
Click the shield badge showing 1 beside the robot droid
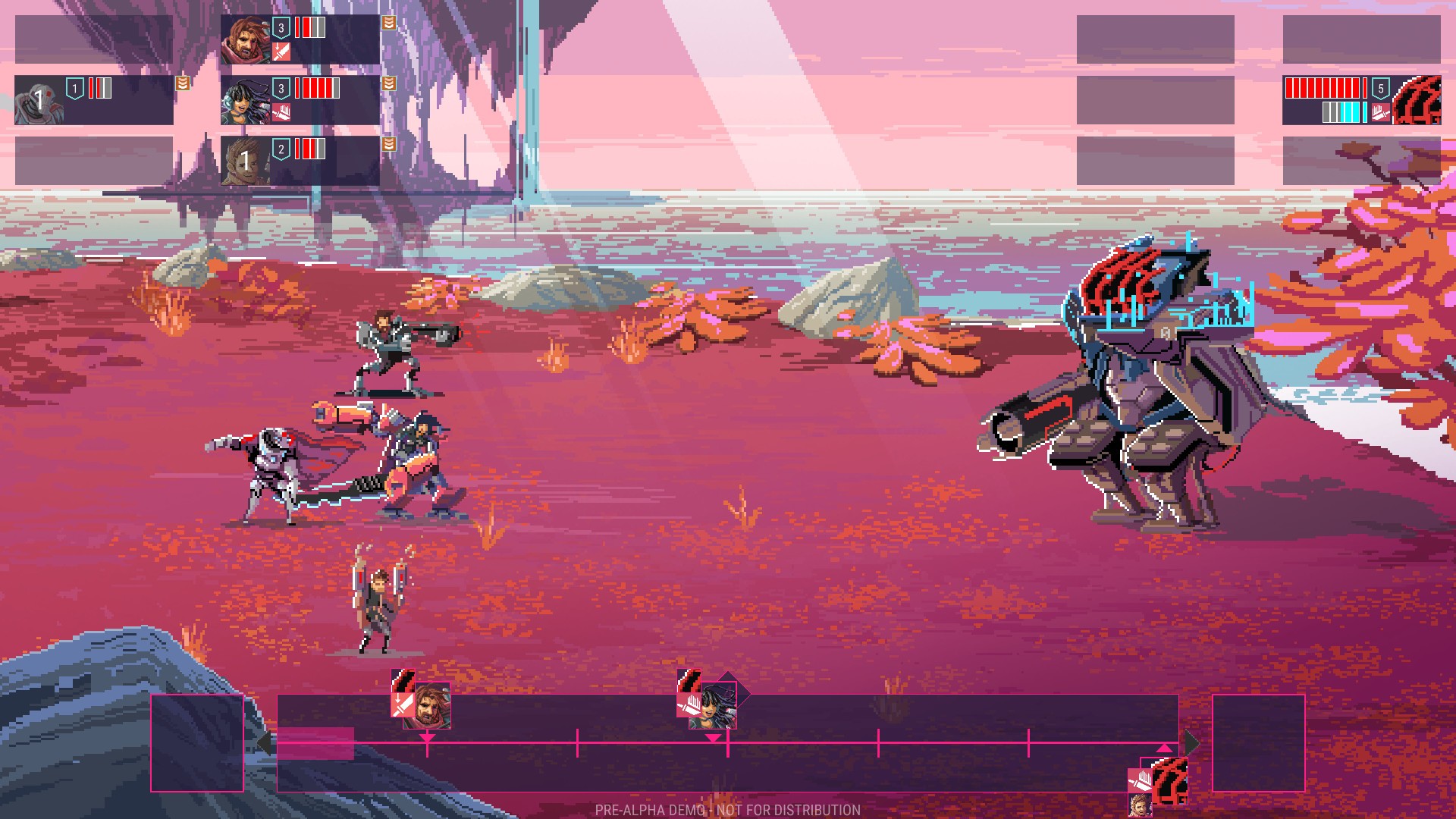point(75,89)
